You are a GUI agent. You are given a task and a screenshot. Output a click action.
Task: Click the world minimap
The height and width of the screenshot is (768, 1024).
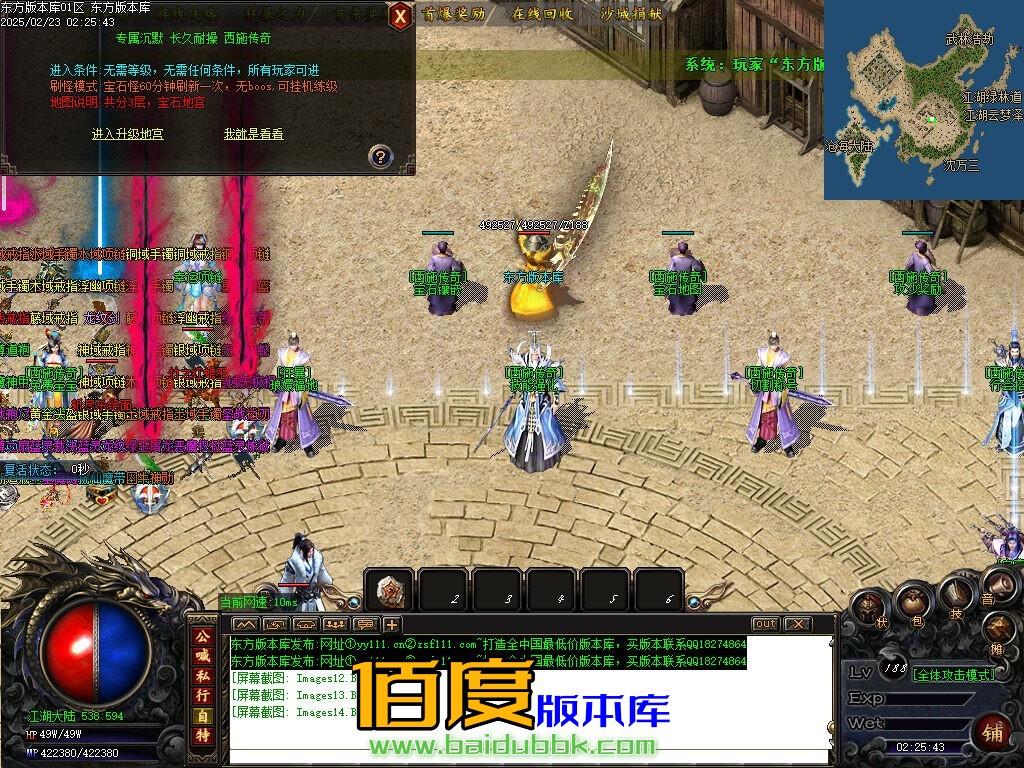pos(923,100)
